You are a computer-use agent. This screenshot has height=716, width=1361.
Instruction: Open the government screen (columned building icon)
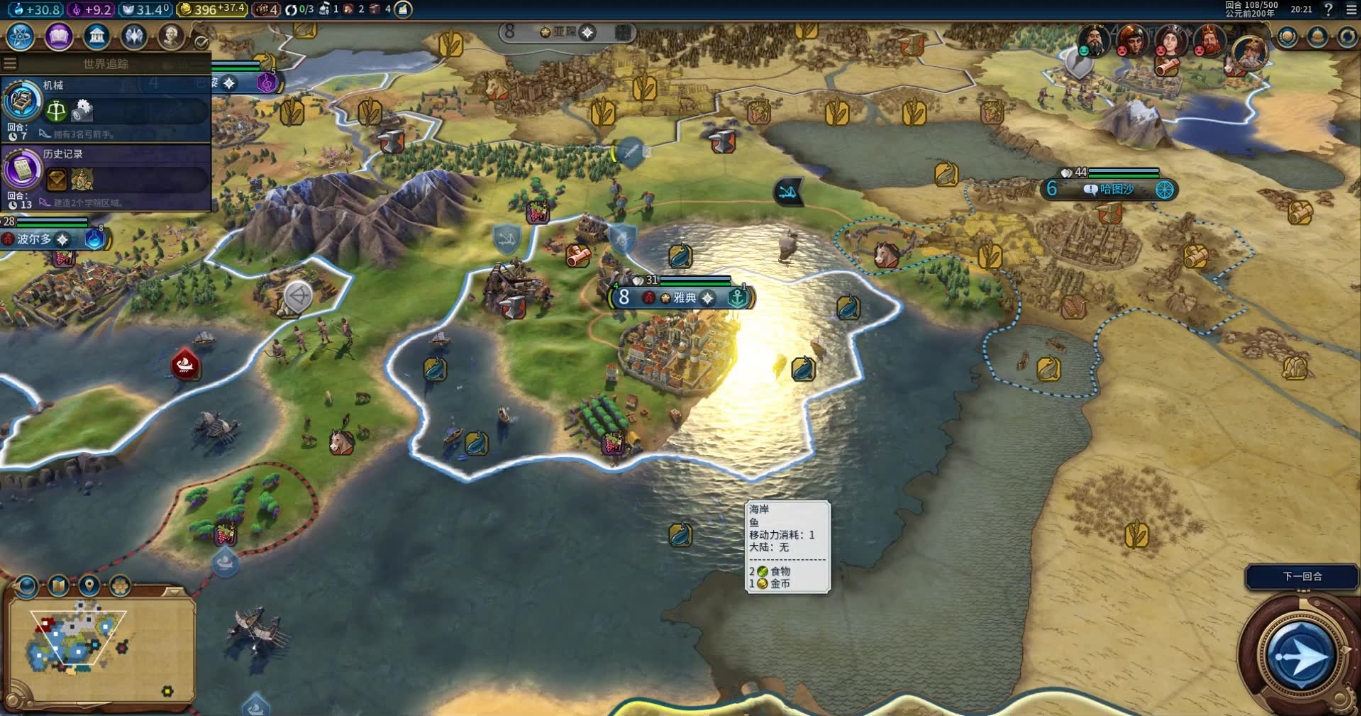pyautogui.click(x=97, y=38)
